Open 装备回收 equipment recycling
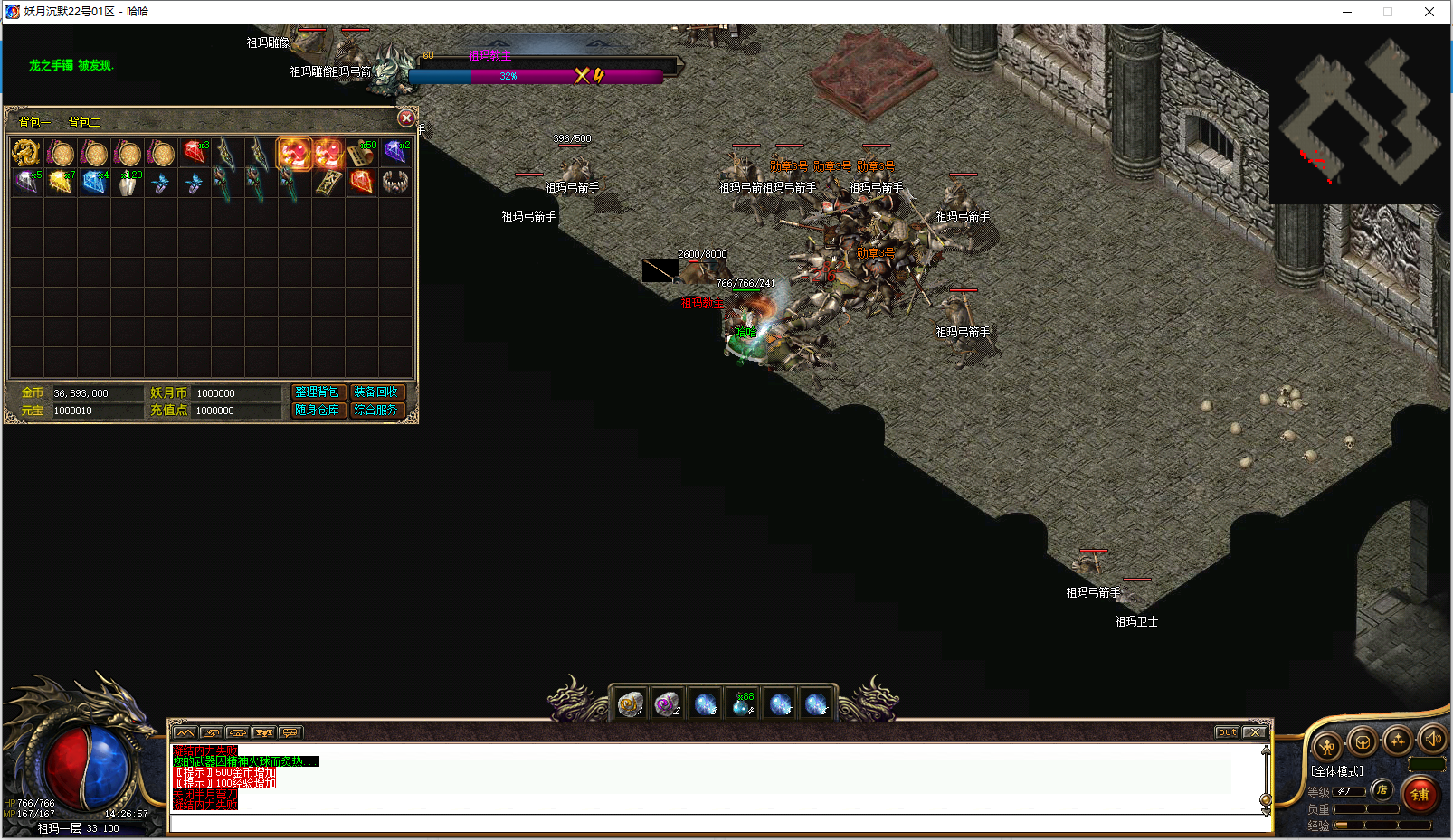 [x=375, y=392]
